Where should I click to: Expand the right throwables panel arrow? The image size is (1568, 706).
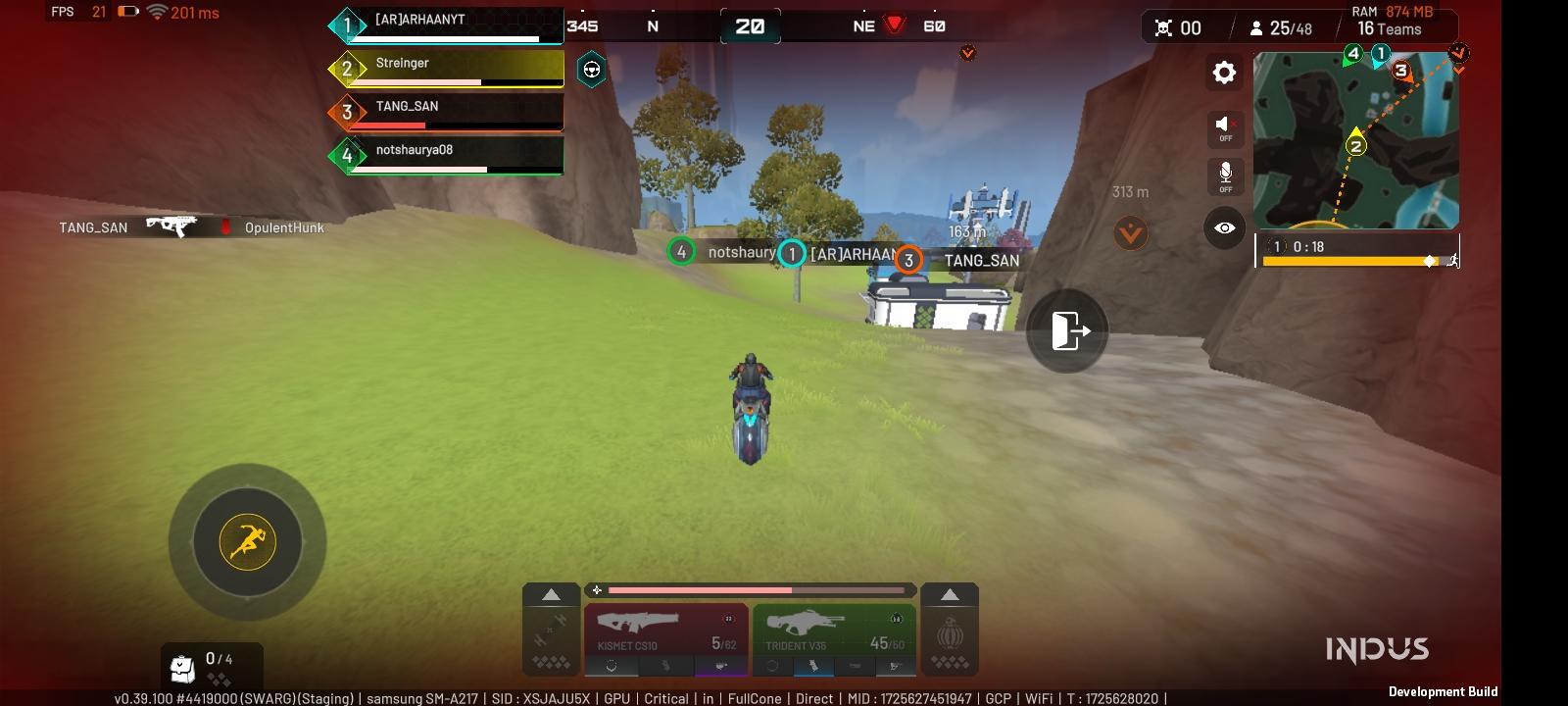tap(950, 594)
